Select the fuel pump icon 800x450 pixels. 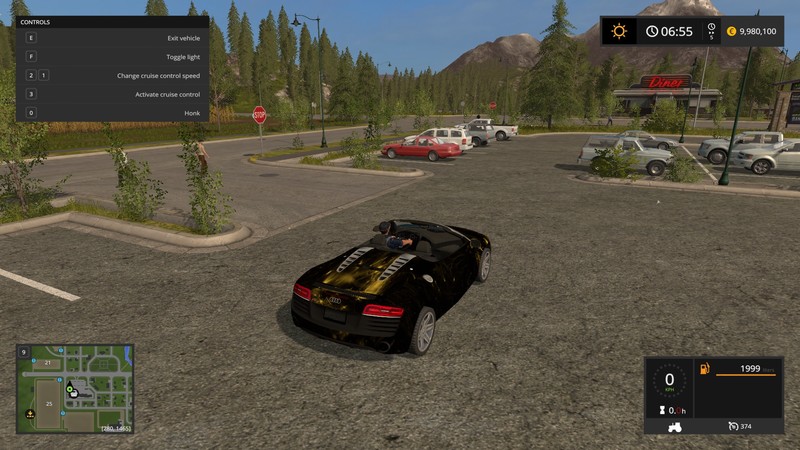705,370
